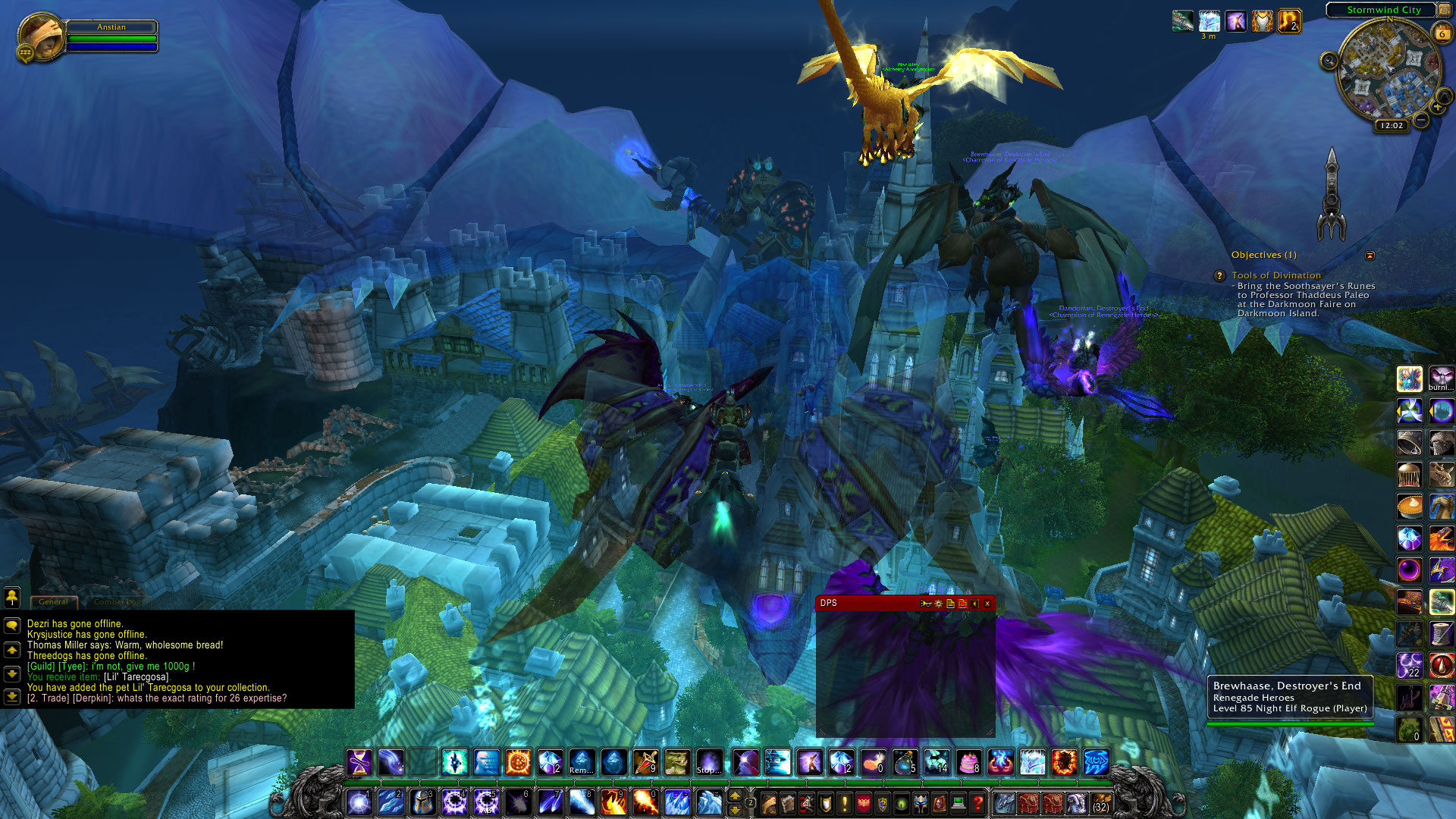Select the Anstian player portrait

click(x=40, y=36)
